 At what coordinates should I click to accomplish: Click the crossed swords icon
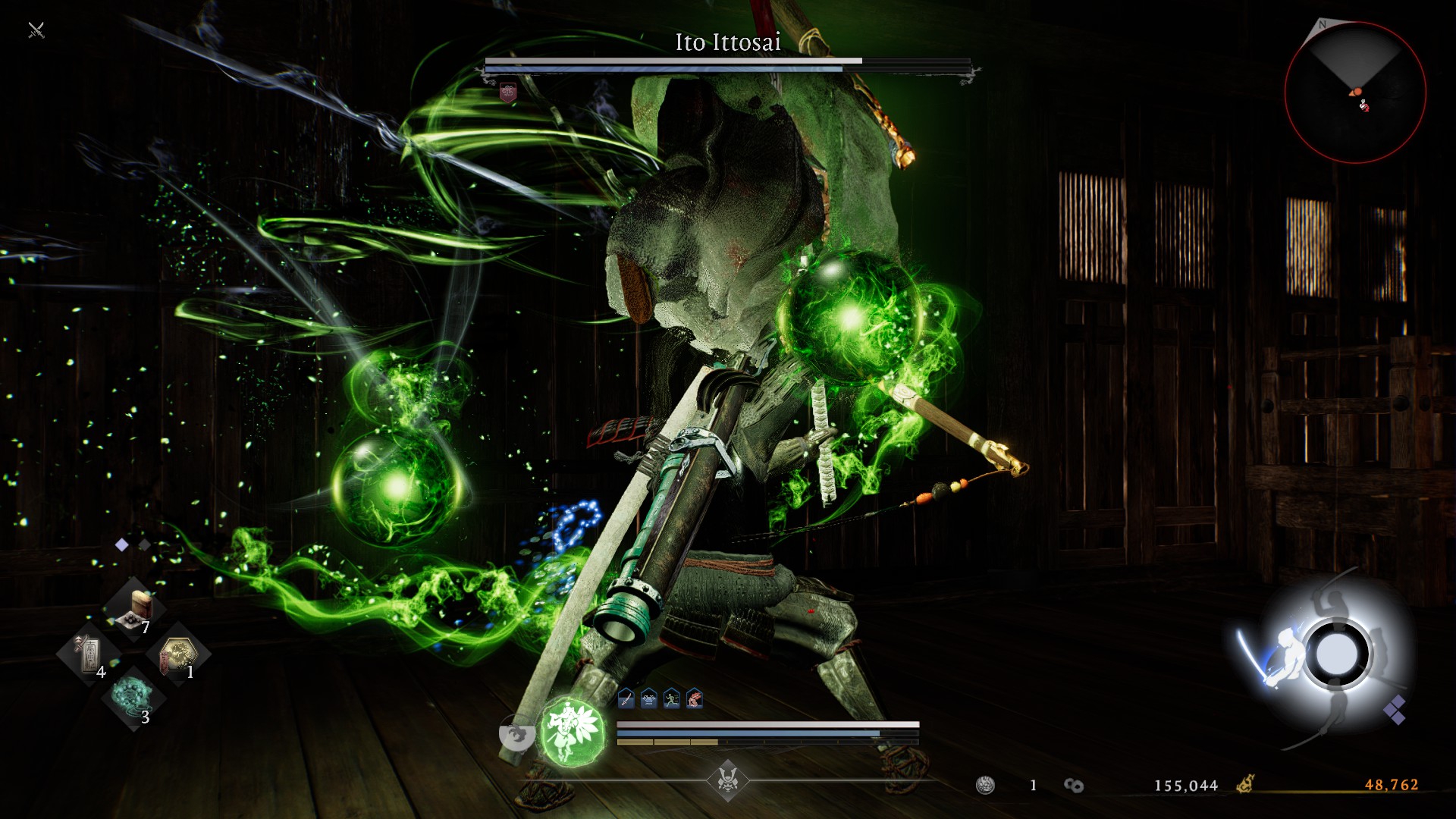36,30
